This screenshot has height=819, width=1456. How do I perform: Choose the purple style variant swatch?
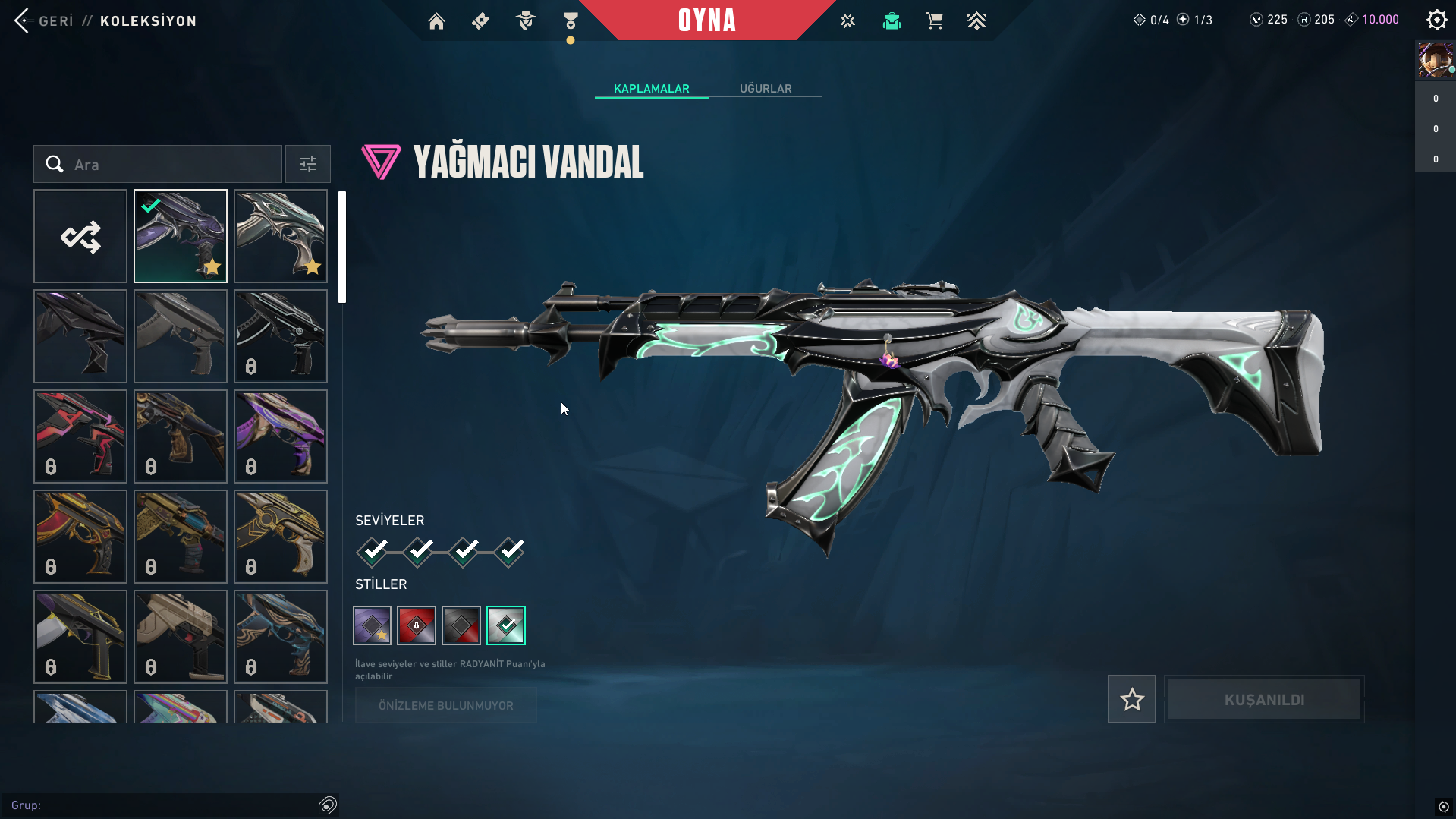[373, 625]
